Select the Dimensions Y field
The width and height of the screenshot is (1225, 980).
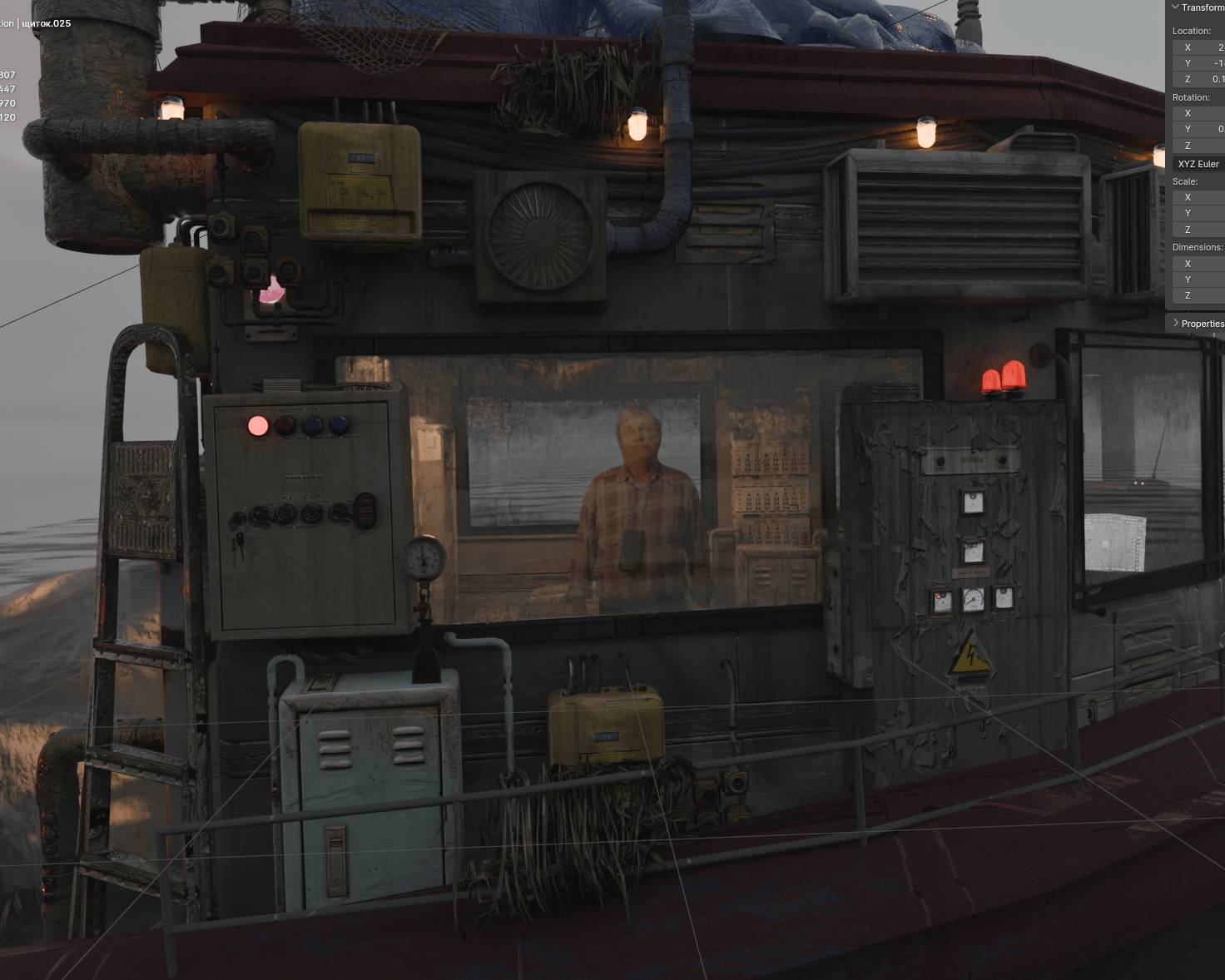(1200, 280)
